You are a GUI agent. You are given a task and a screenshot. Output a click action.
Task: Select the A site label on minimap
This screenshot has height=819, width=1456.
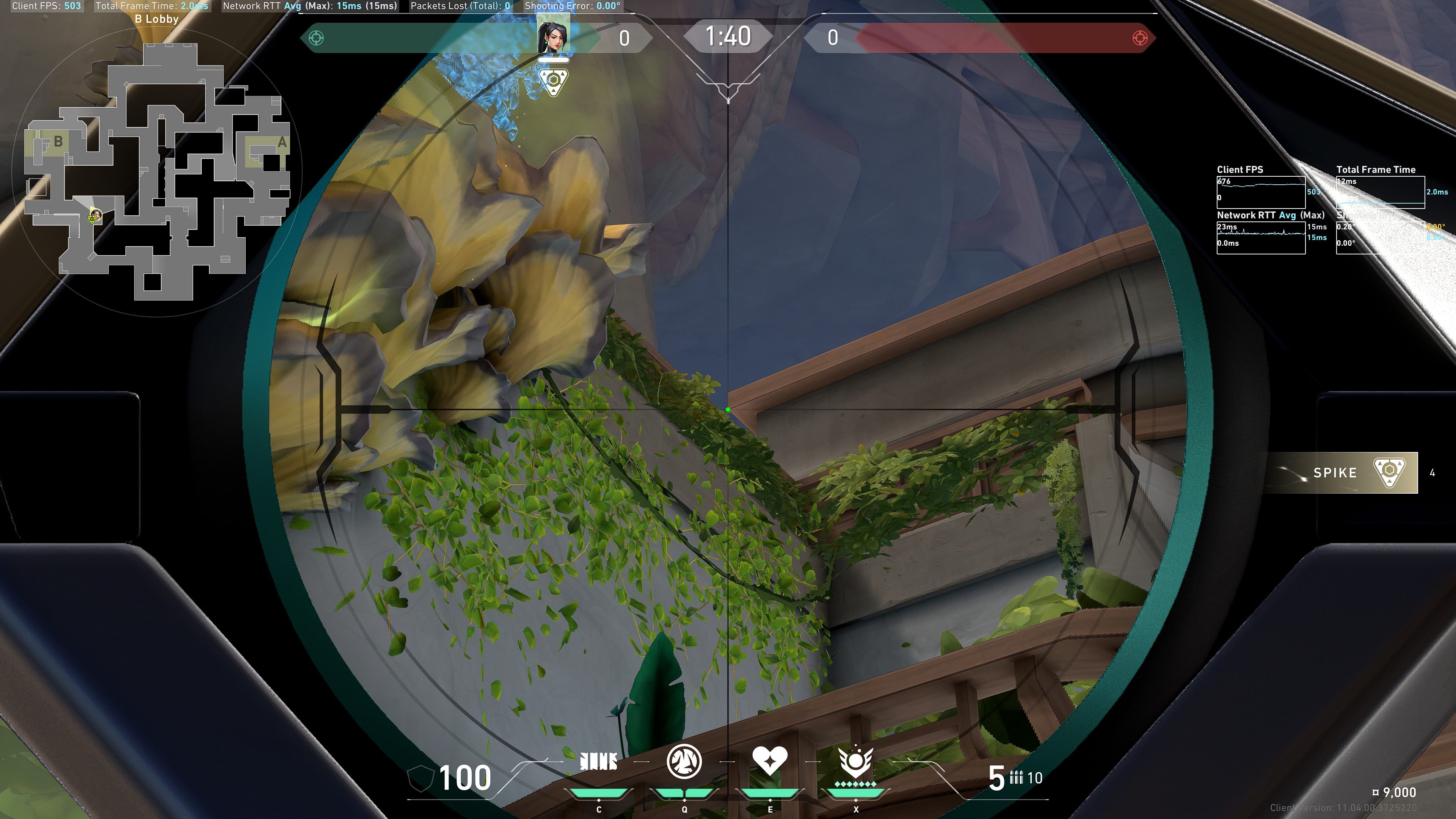(x=281, y=143)
